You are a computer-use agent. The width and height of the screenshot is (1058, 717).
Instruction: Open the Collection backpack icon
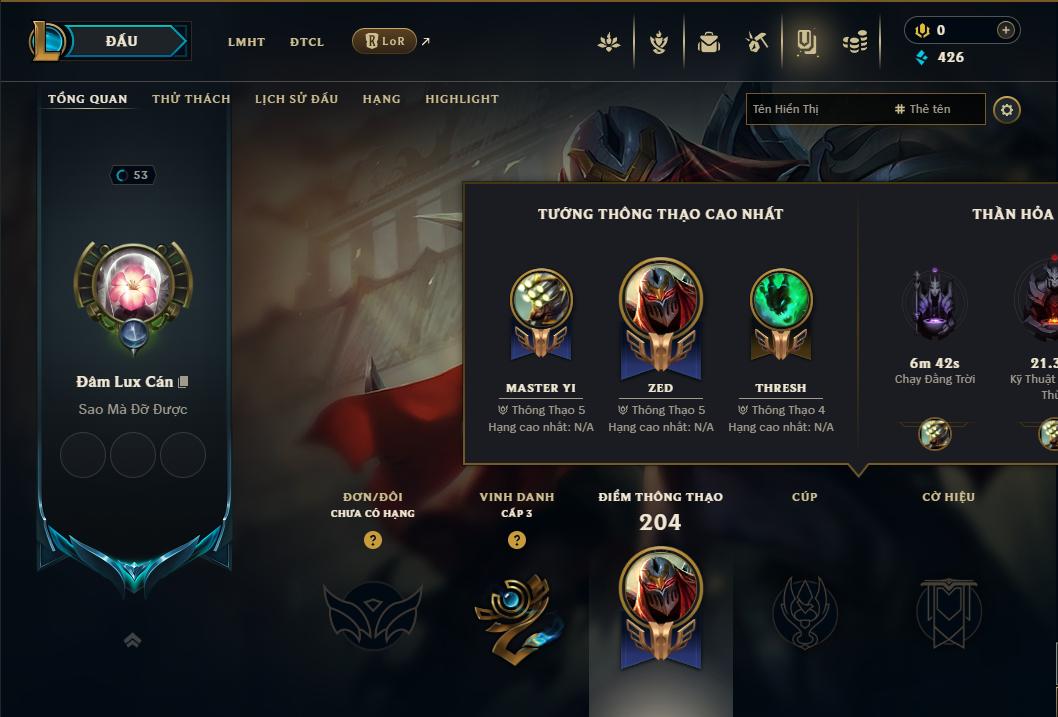(x=709, y=42)
